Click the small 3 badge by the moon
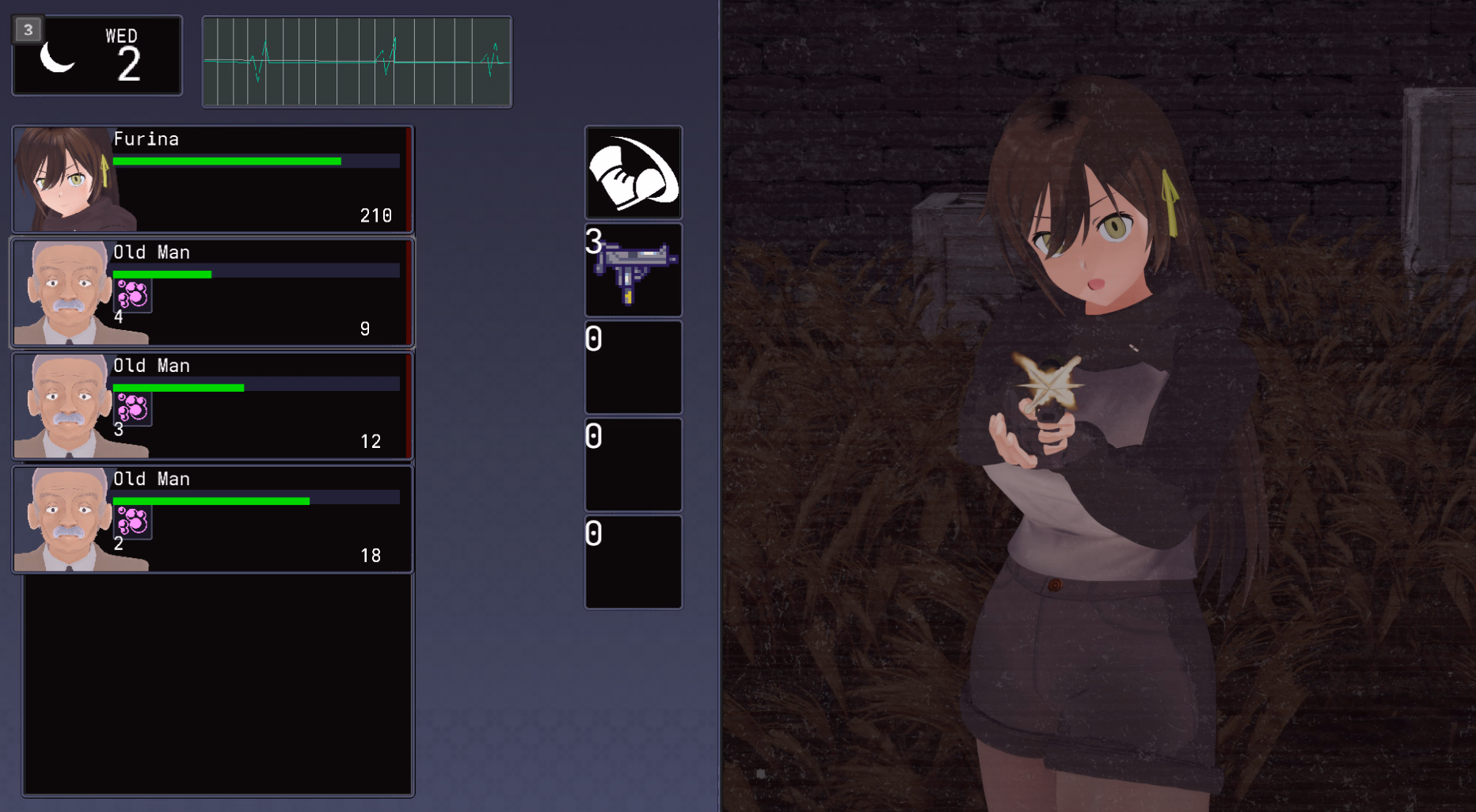Viewport: 1476px width, 812px height. tap(29, 30)
